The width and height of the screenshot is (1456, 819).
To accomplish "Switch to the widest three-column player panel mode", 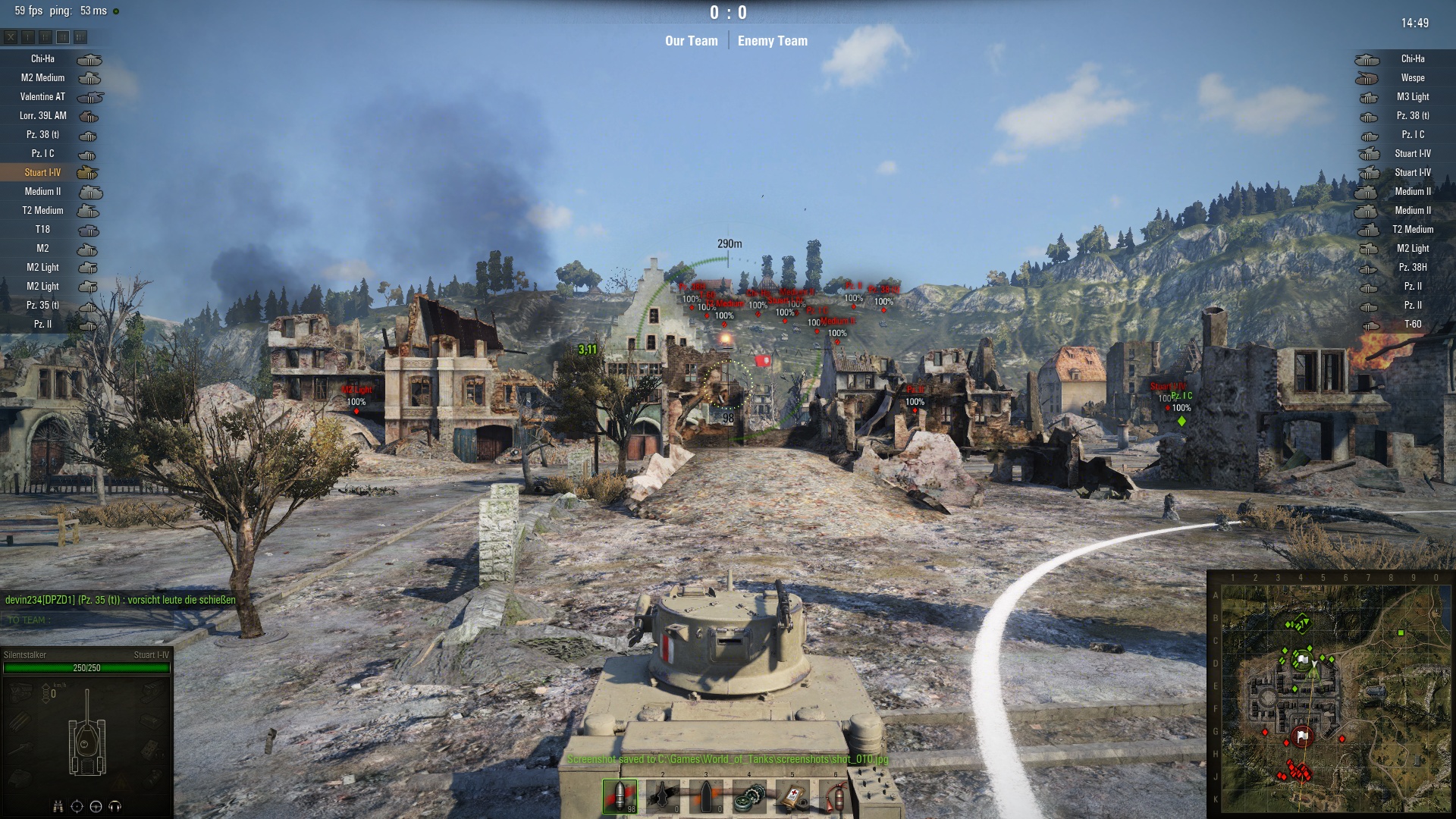I will tap(80, 36).
